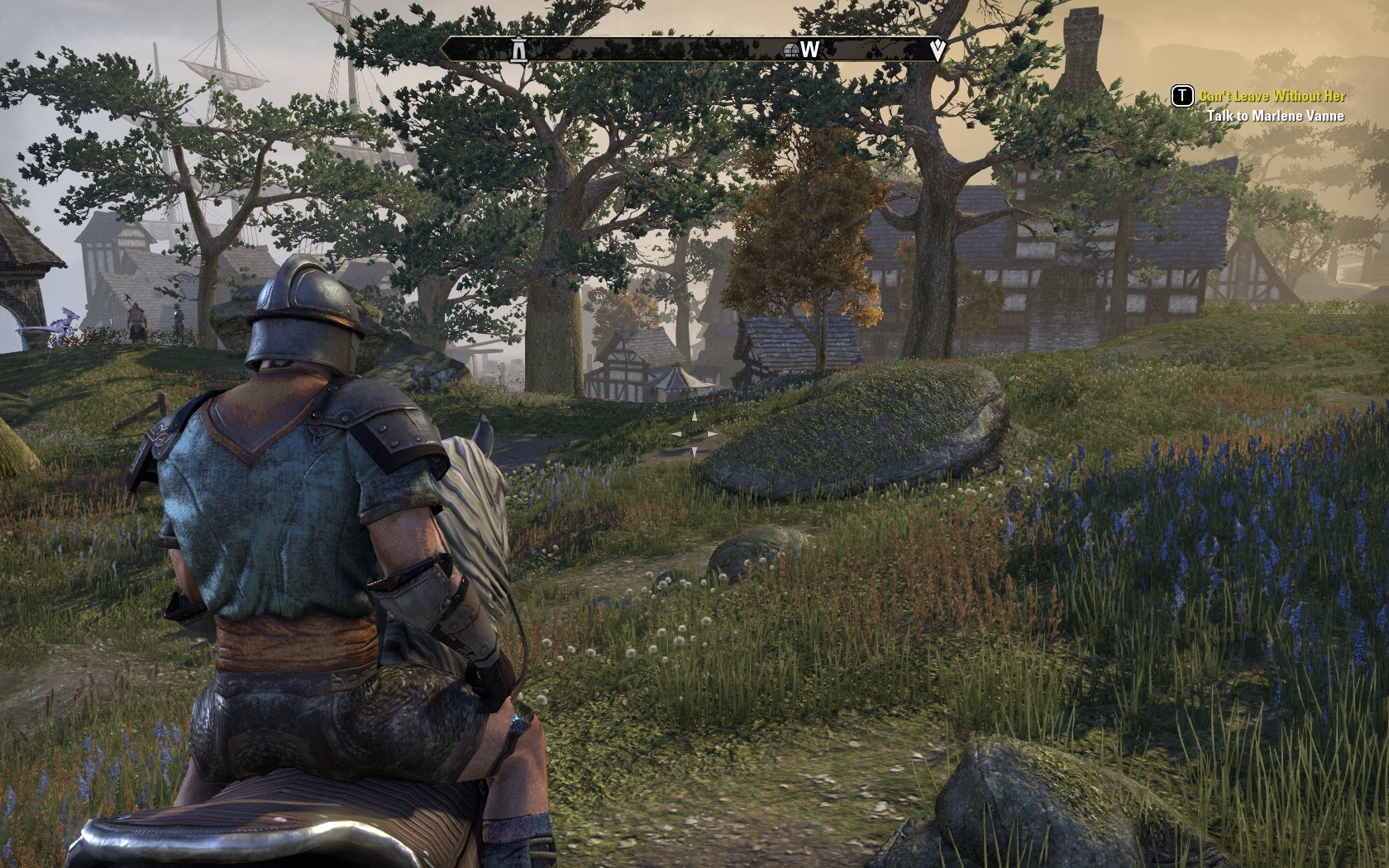Open the Can't Leave Without Her quest
Image resolution: width=1389 pixels, height=868 pixels.
(1272, 97)
